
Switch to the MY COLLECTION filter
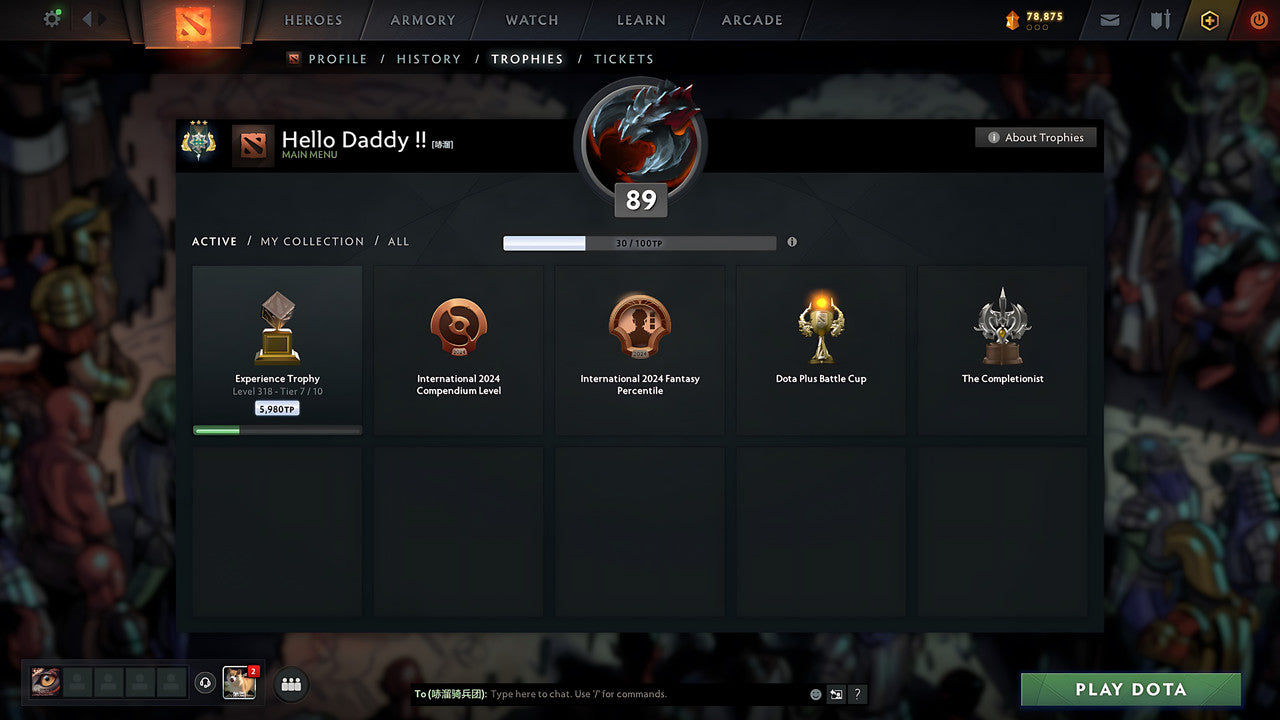tap(311, 241)
